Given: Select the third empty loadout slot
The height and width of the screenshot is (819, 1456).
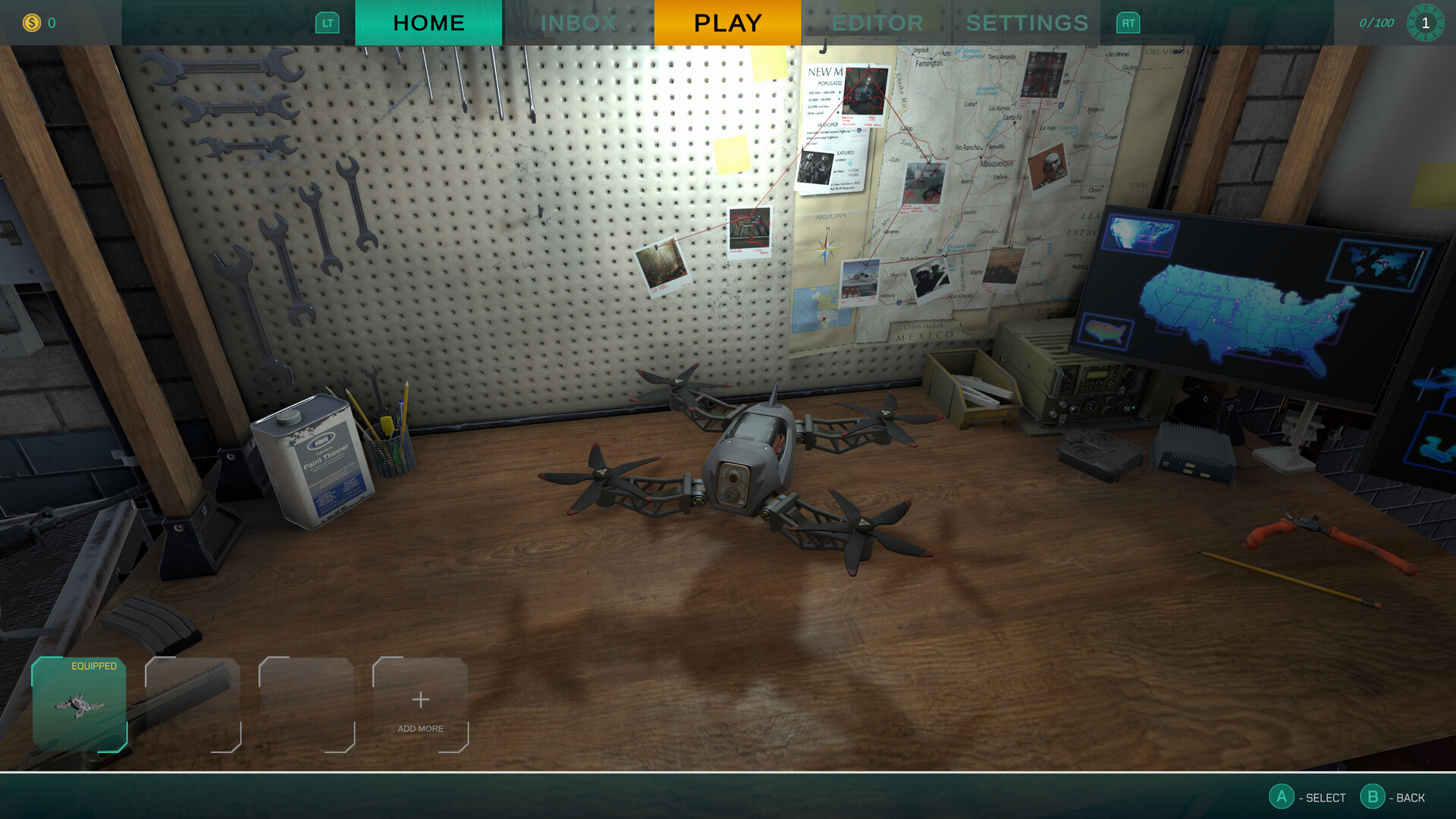Looking at the screenshot, I should coord(306,707).
